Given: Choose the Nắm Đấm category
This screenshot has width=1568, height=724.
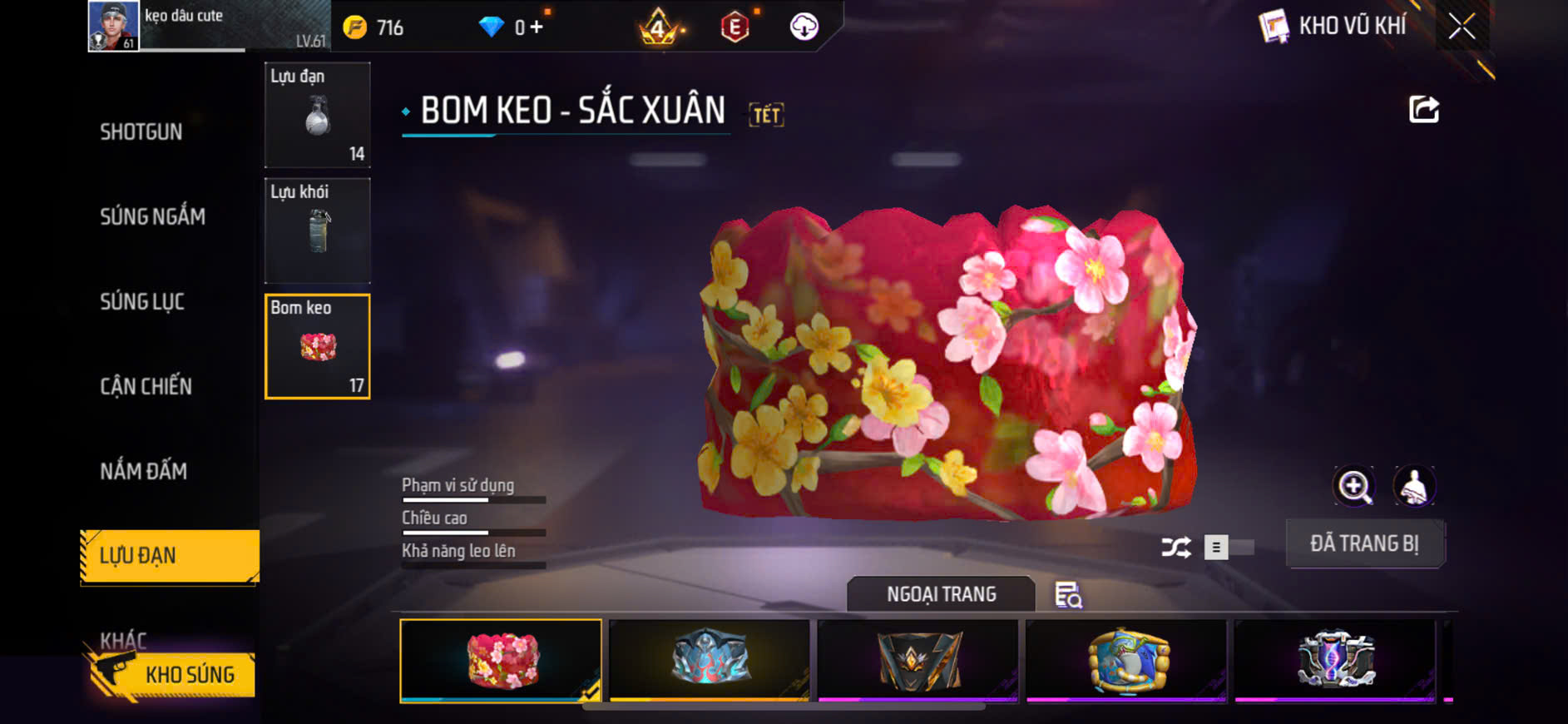Looking at the screenshot, I should (144, 471).
